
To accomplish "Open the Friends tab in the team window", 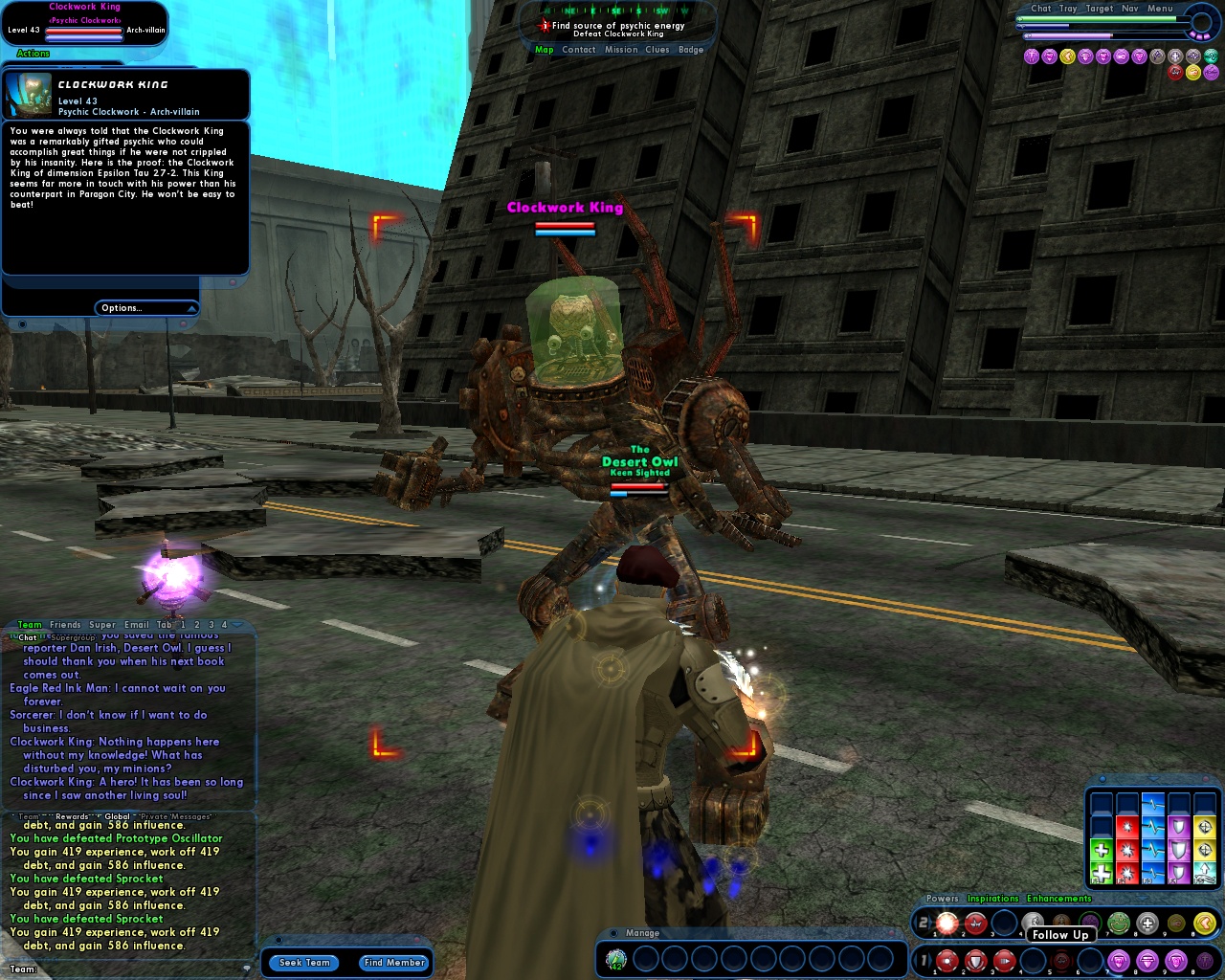I will [66, 624].
